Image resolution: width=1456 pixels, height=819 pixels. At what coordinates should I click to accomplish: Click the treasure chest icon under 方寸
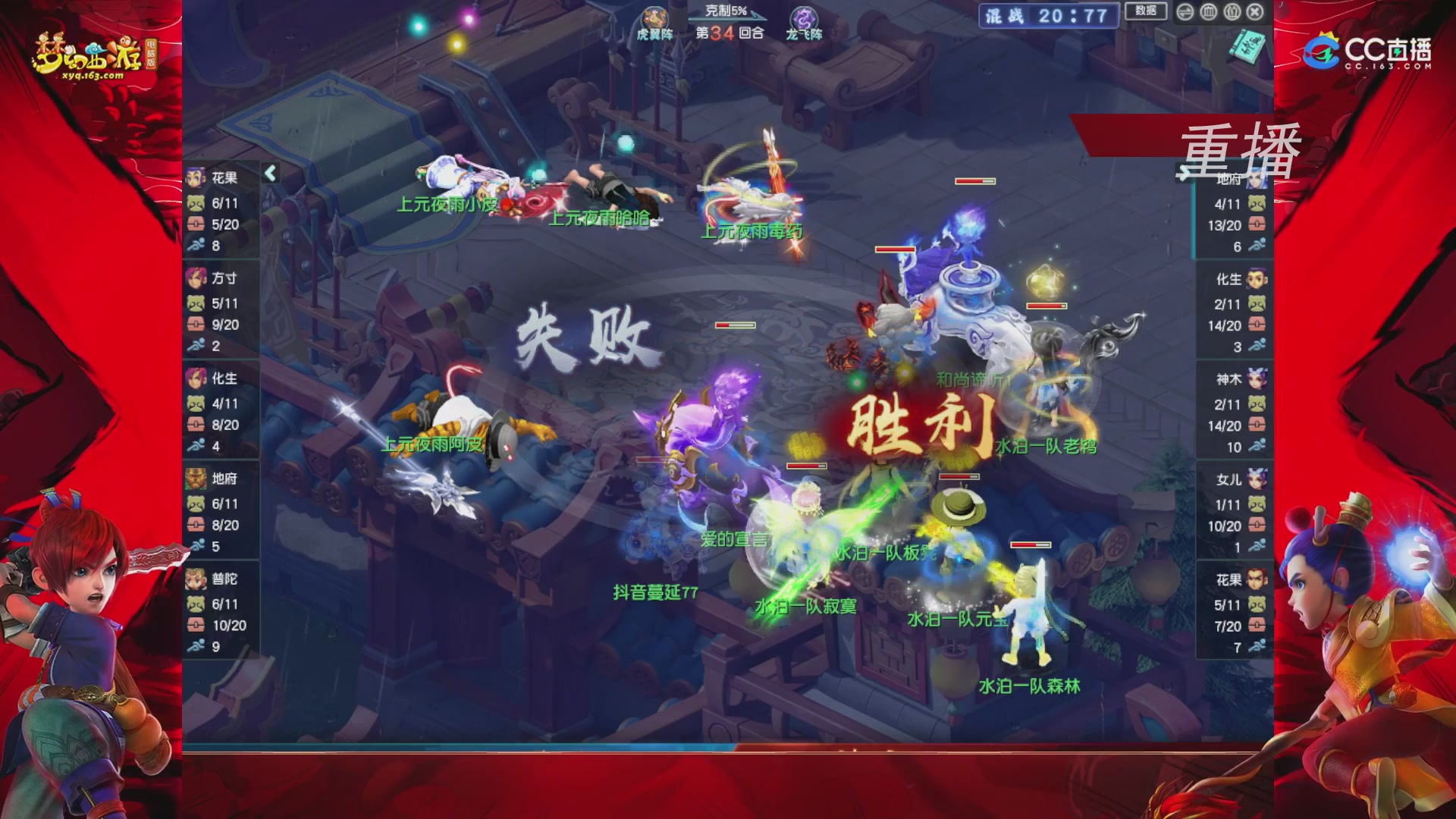(195, 325)
